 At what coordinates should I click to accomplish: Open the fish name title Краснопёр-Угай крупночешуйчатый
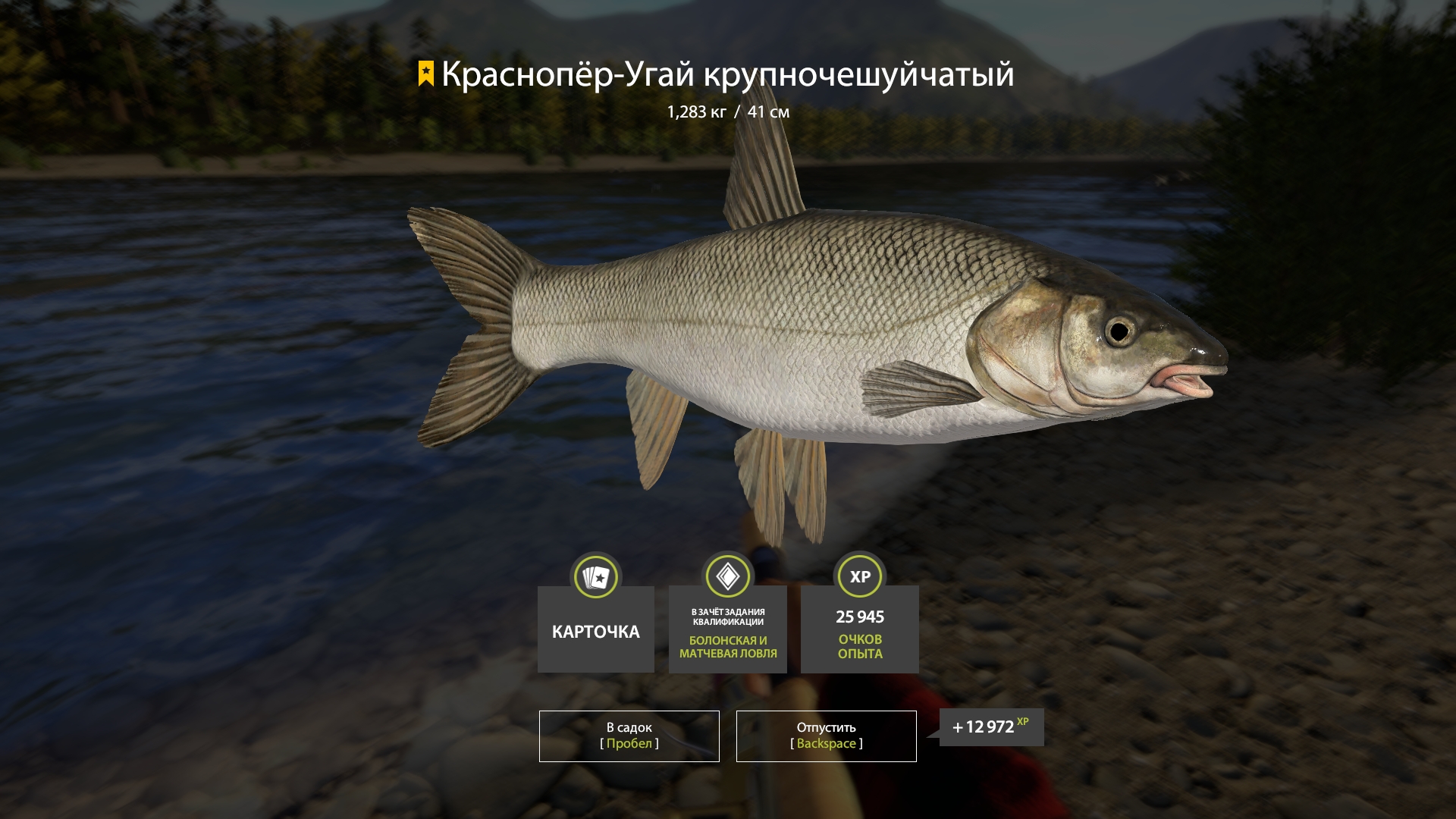[x=728, y=74]
